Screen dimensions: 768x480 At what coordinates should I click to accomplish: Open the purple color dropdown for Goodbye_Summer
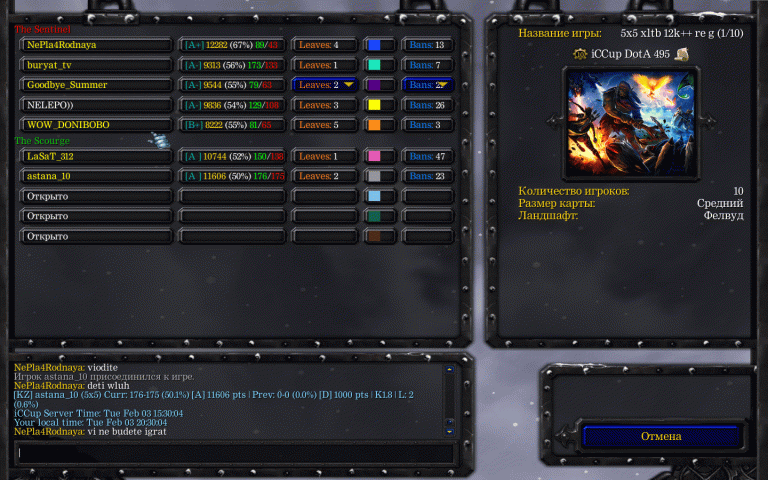[379, 85]
